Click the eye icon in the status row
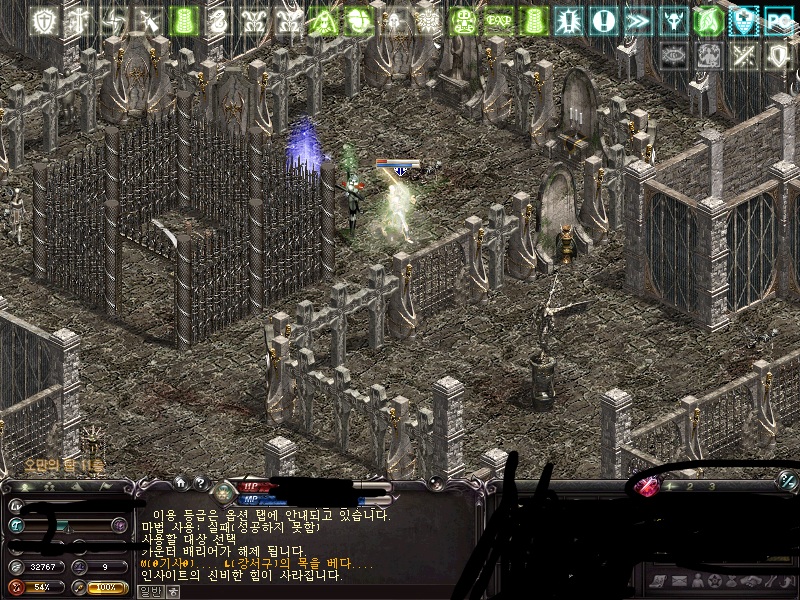800x600 pixels. pos(673,56)
